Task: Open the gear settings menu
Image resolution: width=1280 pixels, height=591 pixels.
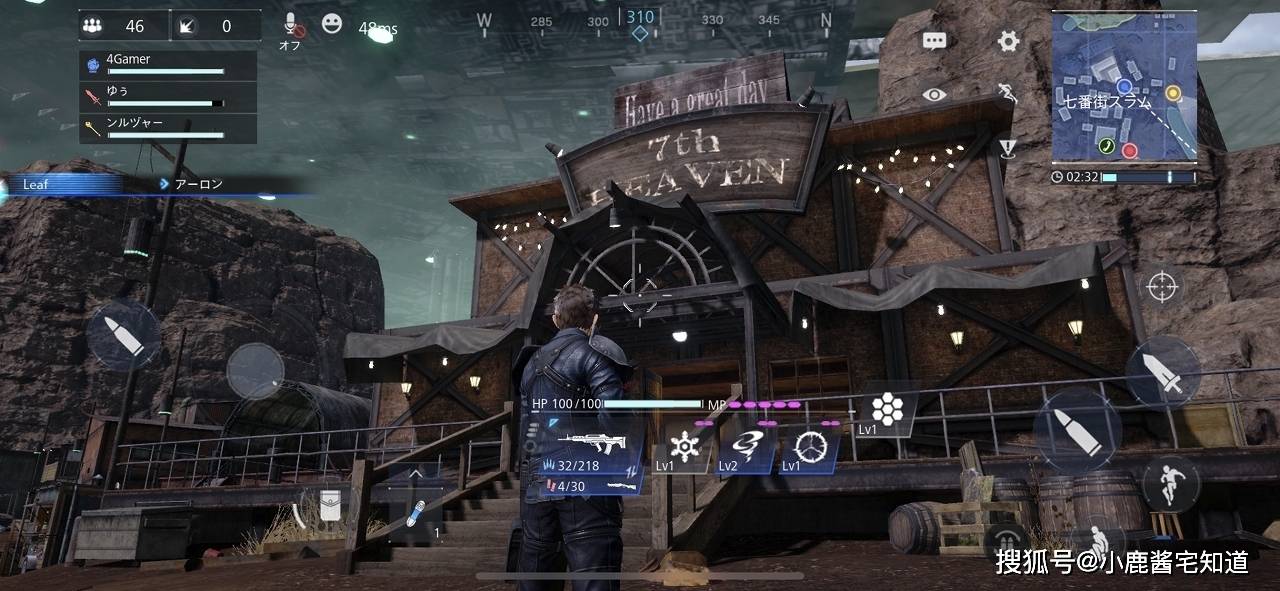Action: click(x=1008, y=41)
